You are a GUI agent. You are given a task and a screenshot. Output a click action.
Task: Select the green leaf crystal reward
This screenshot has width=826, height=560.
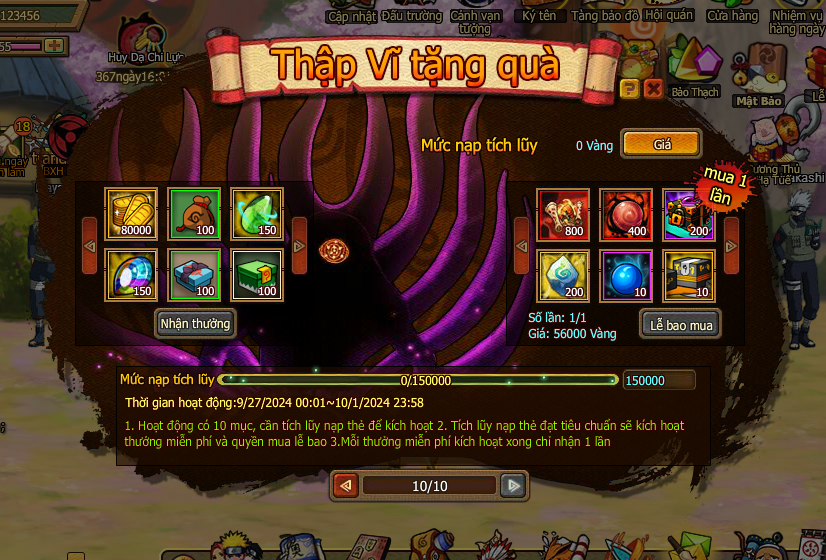tap(257, 213)
